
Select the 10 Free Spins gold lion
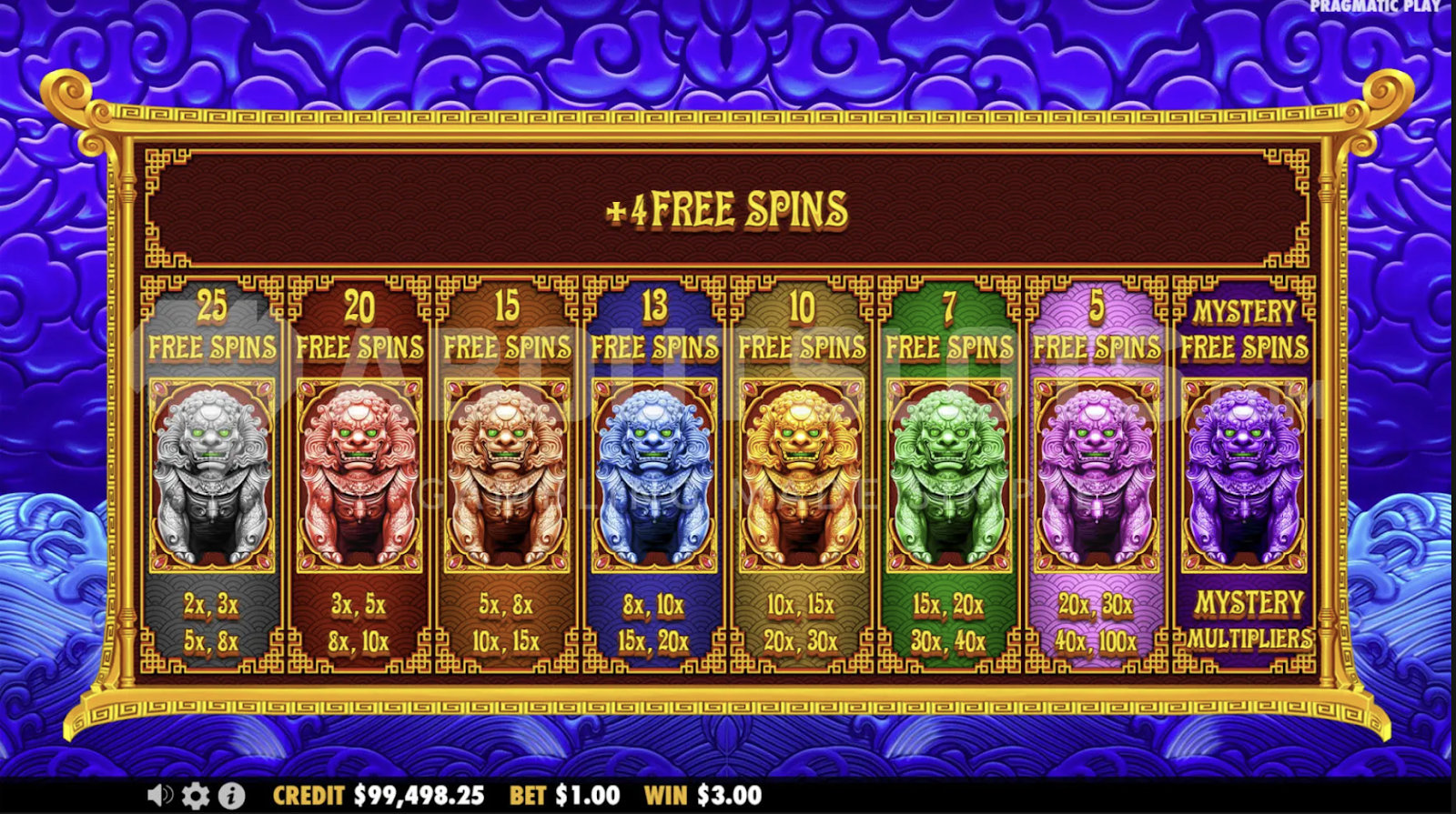click(x=802, y=475)
